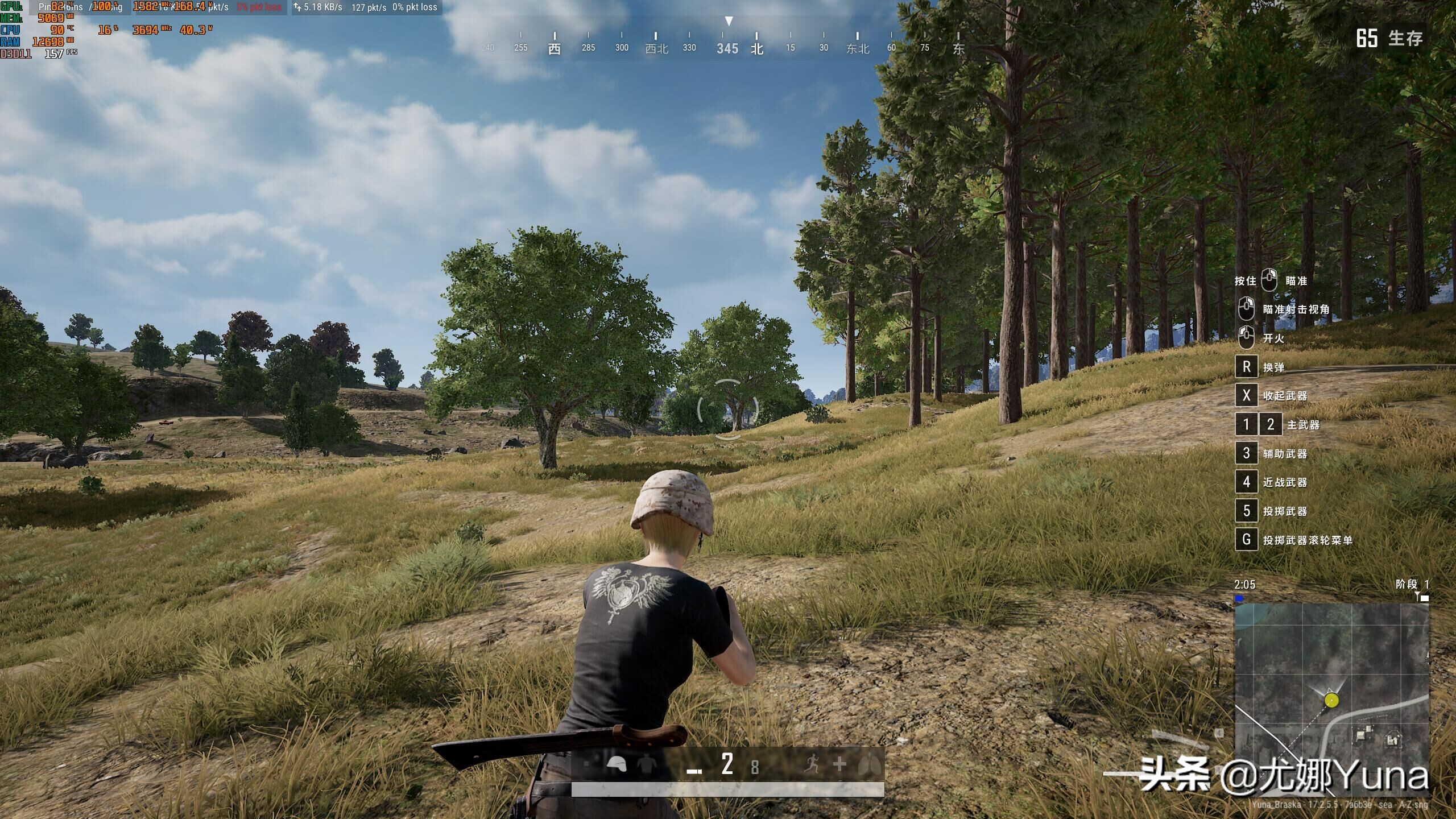Screen dimensions: 1456x819
Task: Select the yellow player marker on minimap
Action: (1331, 700)
